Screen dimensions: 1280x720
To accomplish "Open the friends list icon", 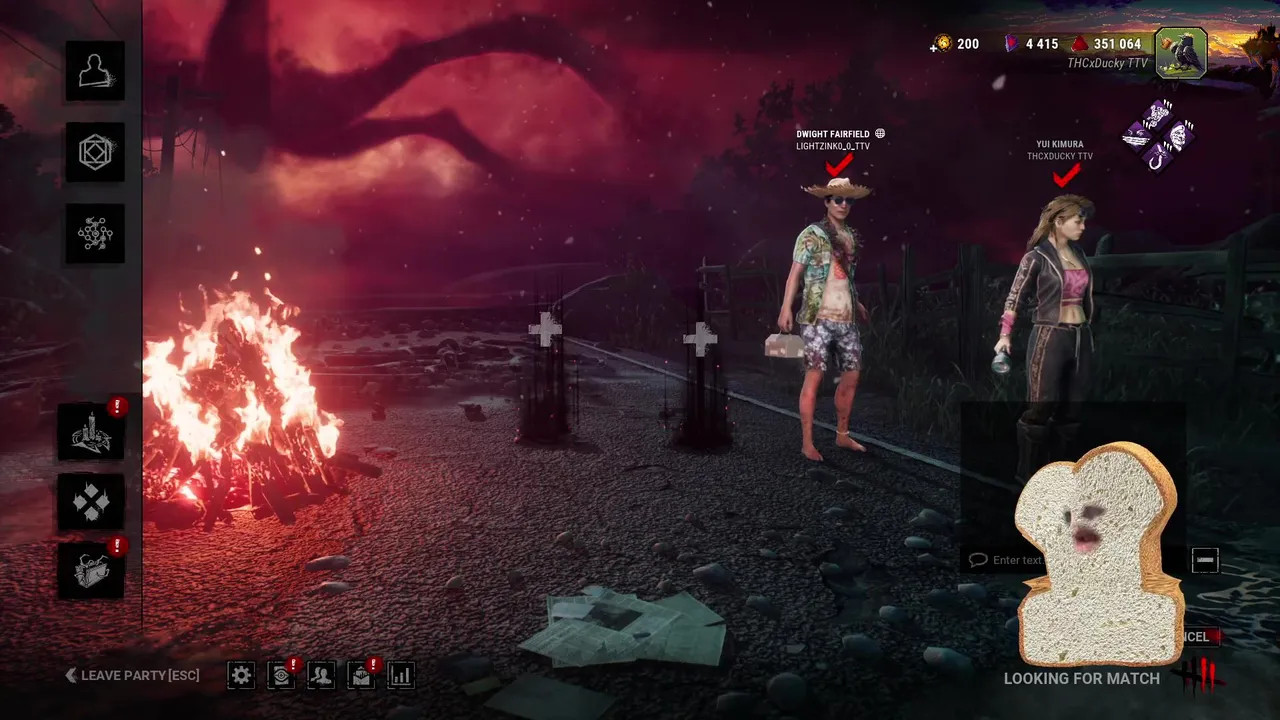I will point(321,675).
